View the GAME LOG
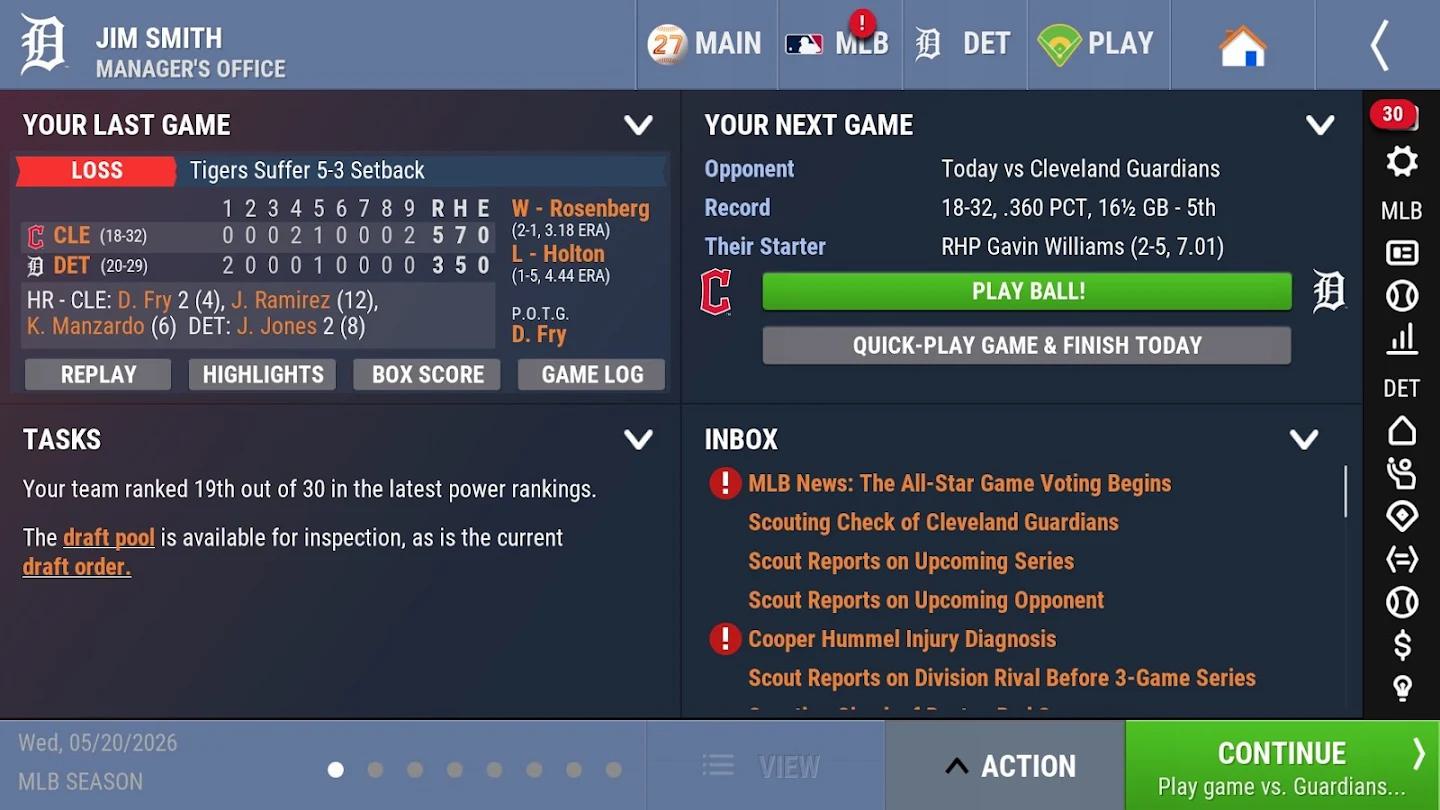1440x810 pixels. click(592, 375)
